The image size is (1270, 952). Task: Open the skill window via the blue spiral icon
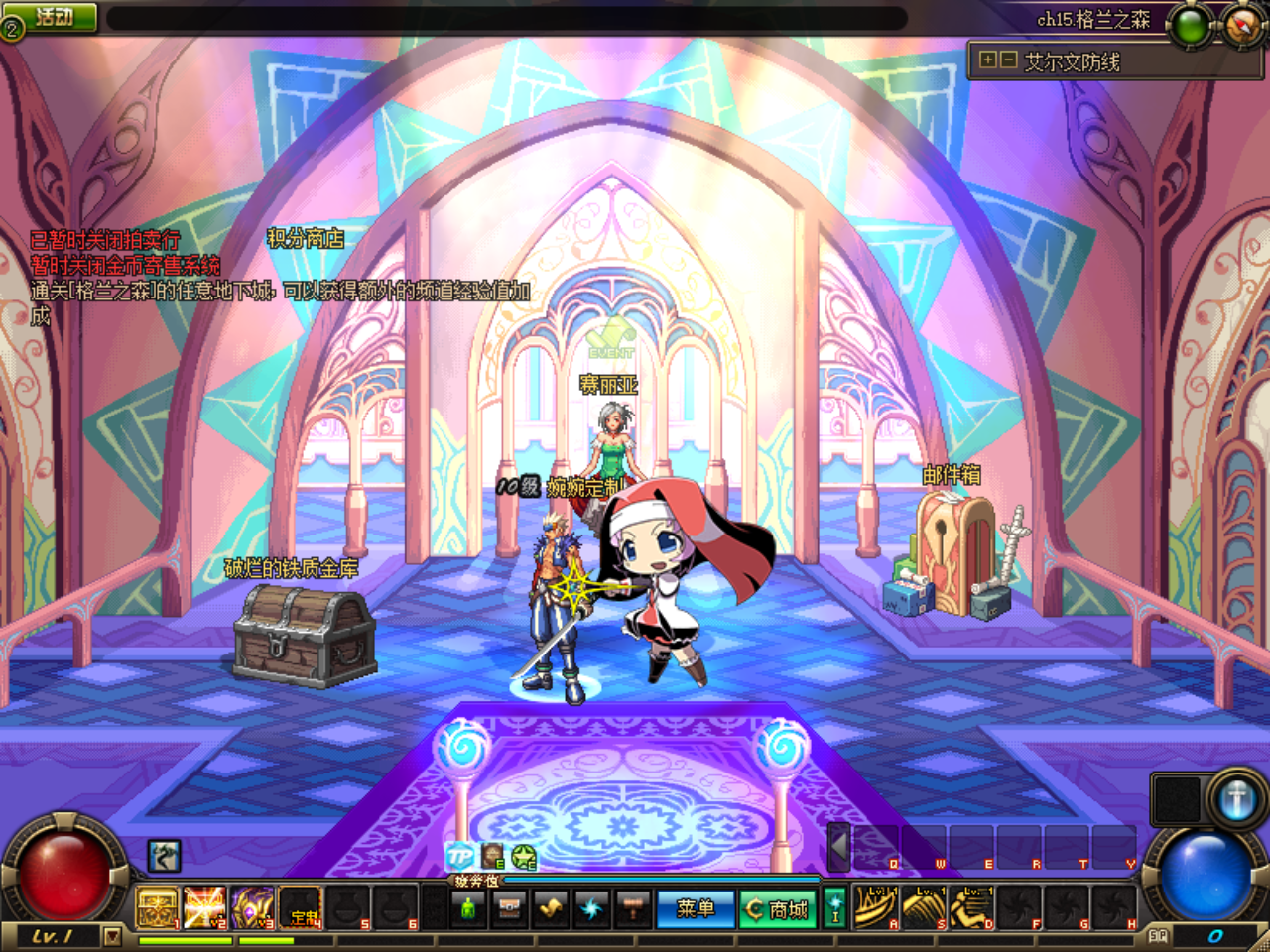[x=592, y=907]
